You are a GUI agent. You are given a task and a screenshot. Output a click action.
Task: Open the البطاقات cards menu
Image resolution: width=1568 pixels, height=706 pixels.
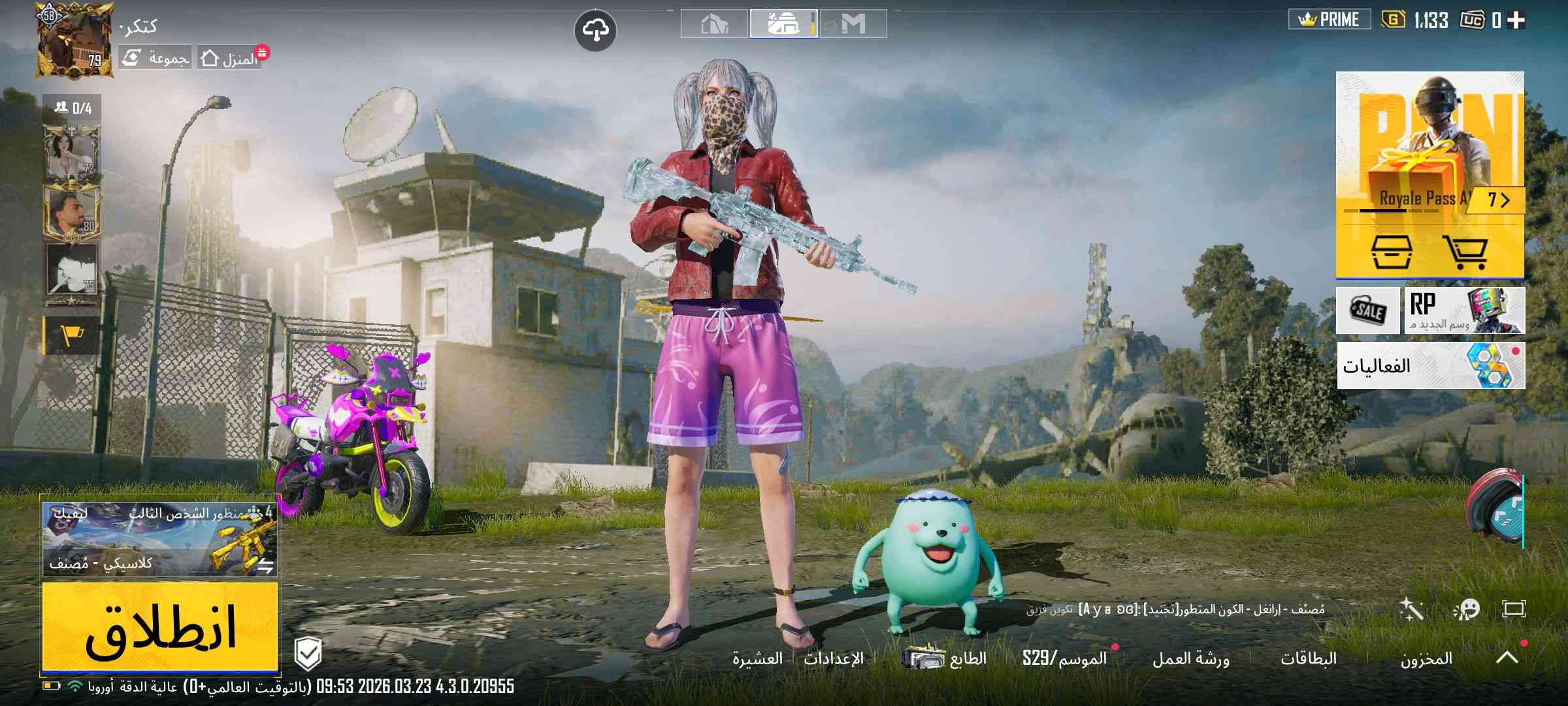(1308, 658)
